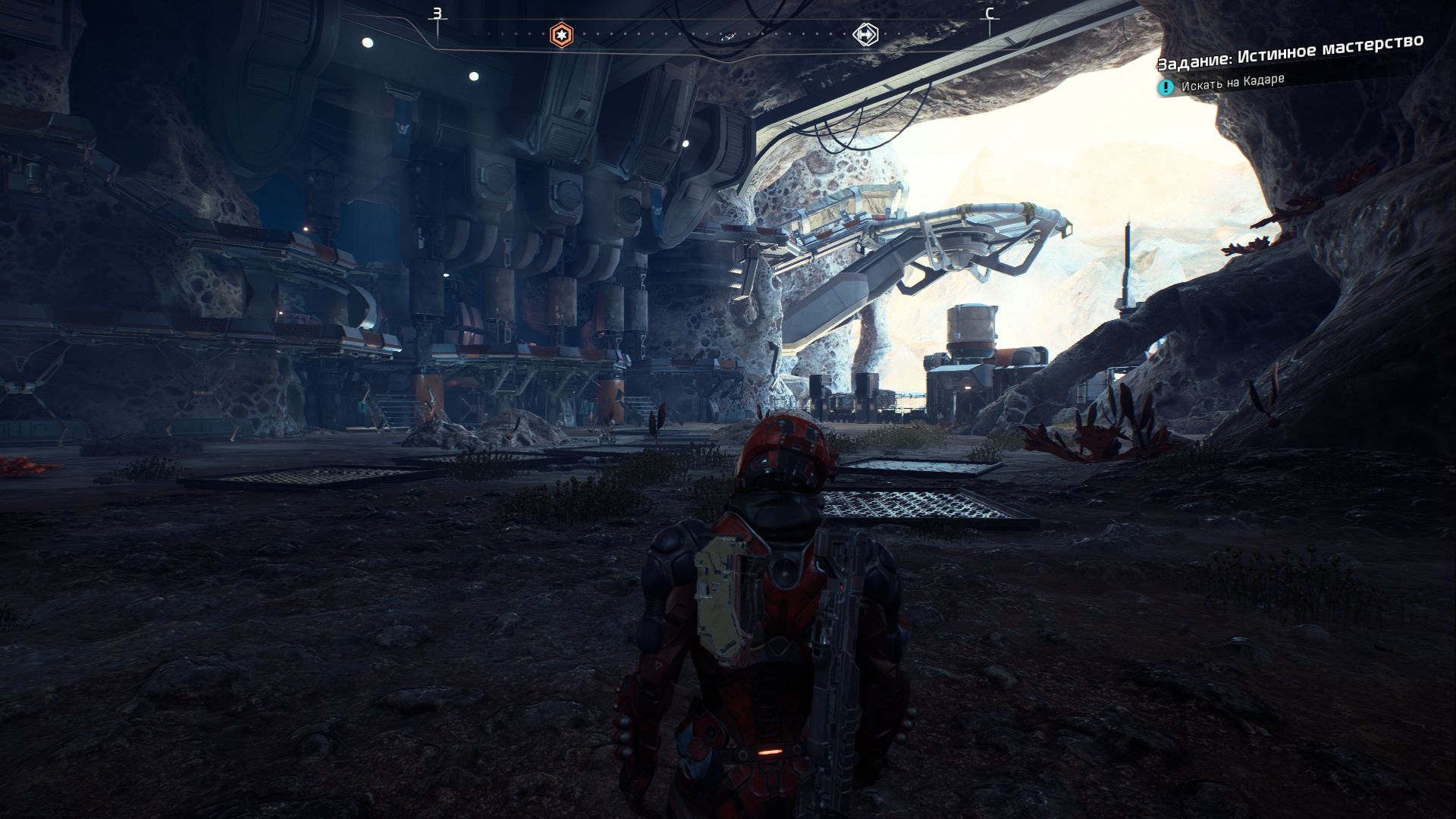Viewport: 1456px width, 819px height.
Task: Open the tracked quest "Истинное мастерство"
Action: point(1290,52)
